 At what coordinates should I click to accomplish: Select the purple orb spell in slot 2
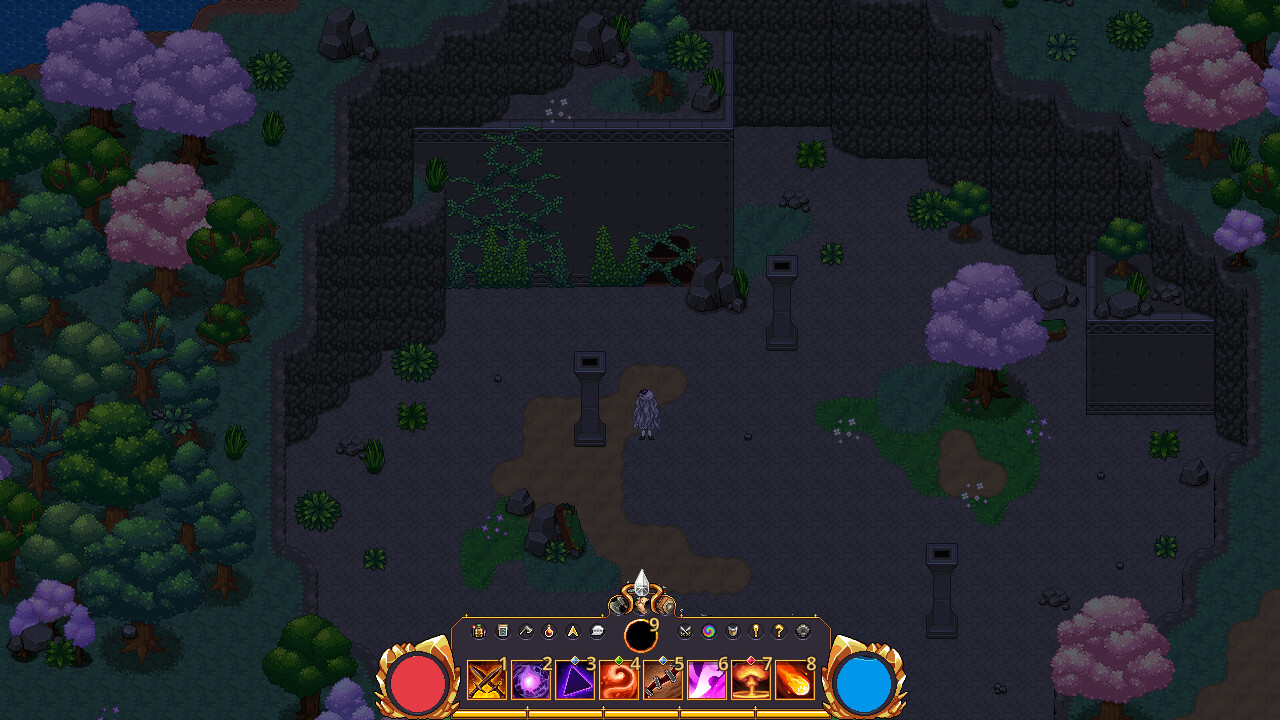[x=531, y=681]
